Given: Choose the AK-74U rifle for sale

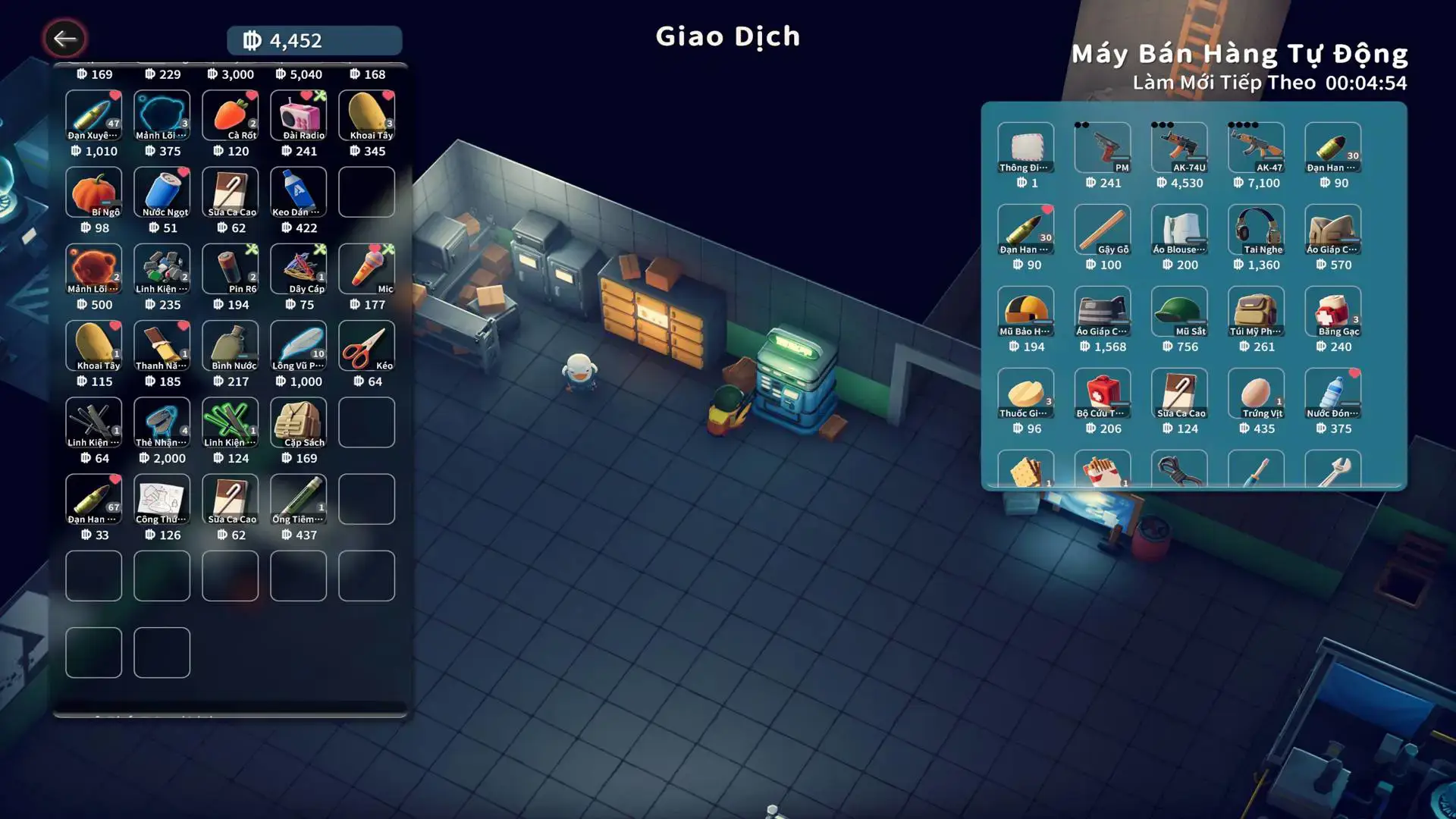Looking at the screenshot, I should [1179, 148].
